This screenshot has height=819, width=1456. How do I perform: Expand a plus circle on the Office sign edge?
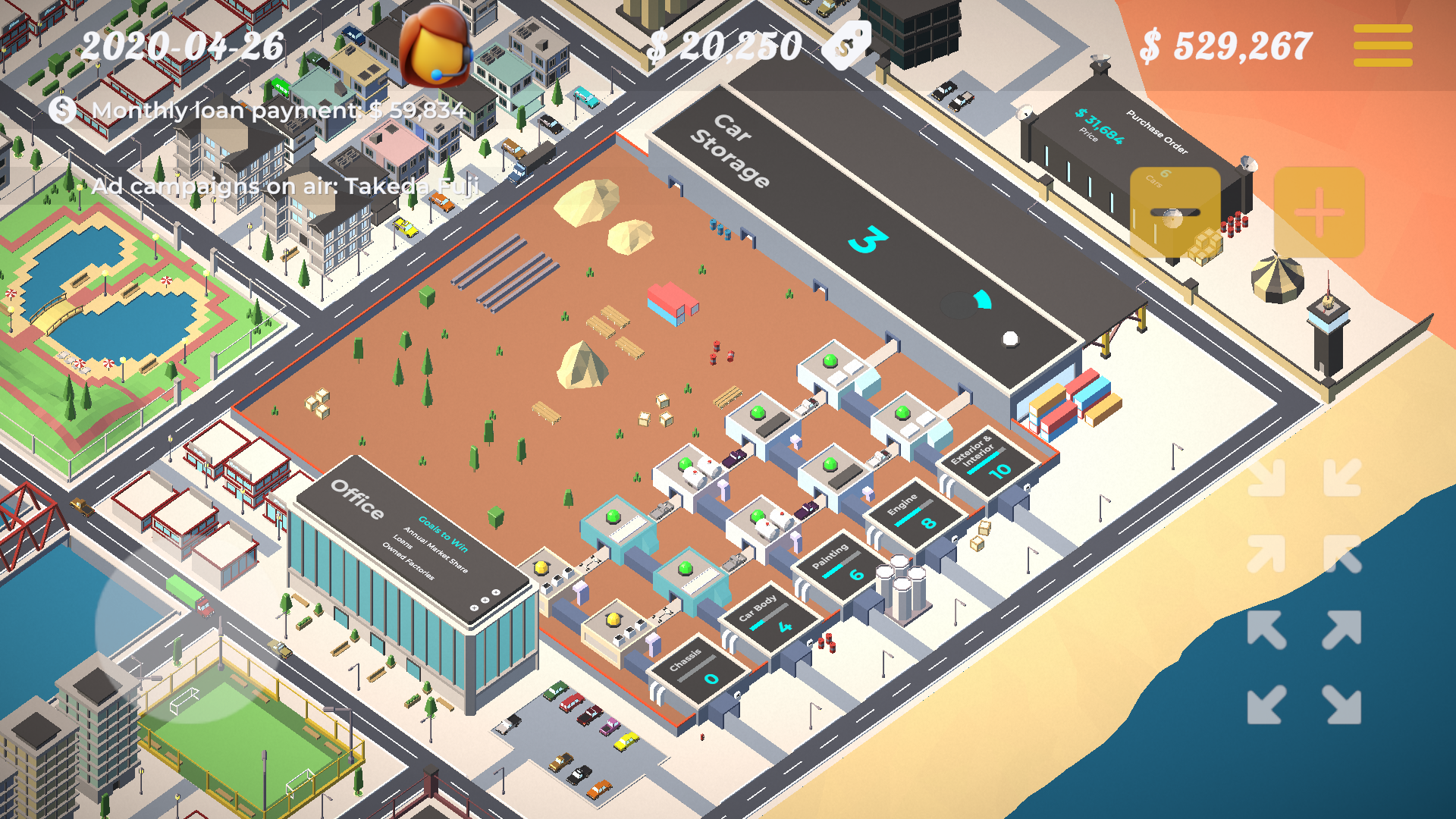[x=485, y=599]
